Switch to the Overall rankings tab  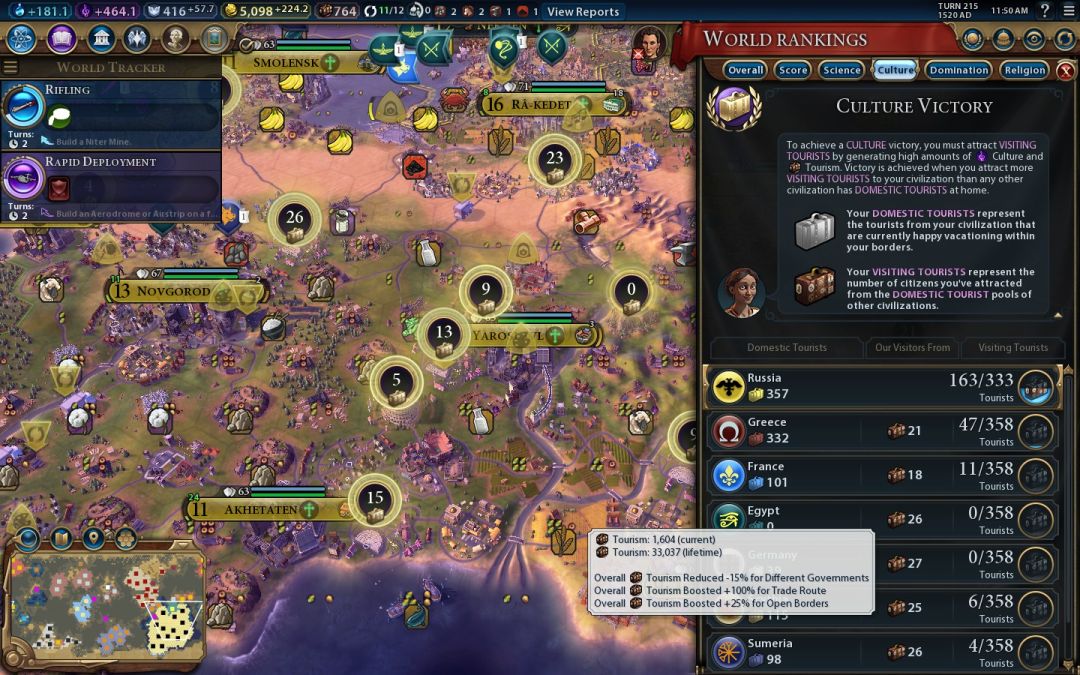click(x=746, y=70)
